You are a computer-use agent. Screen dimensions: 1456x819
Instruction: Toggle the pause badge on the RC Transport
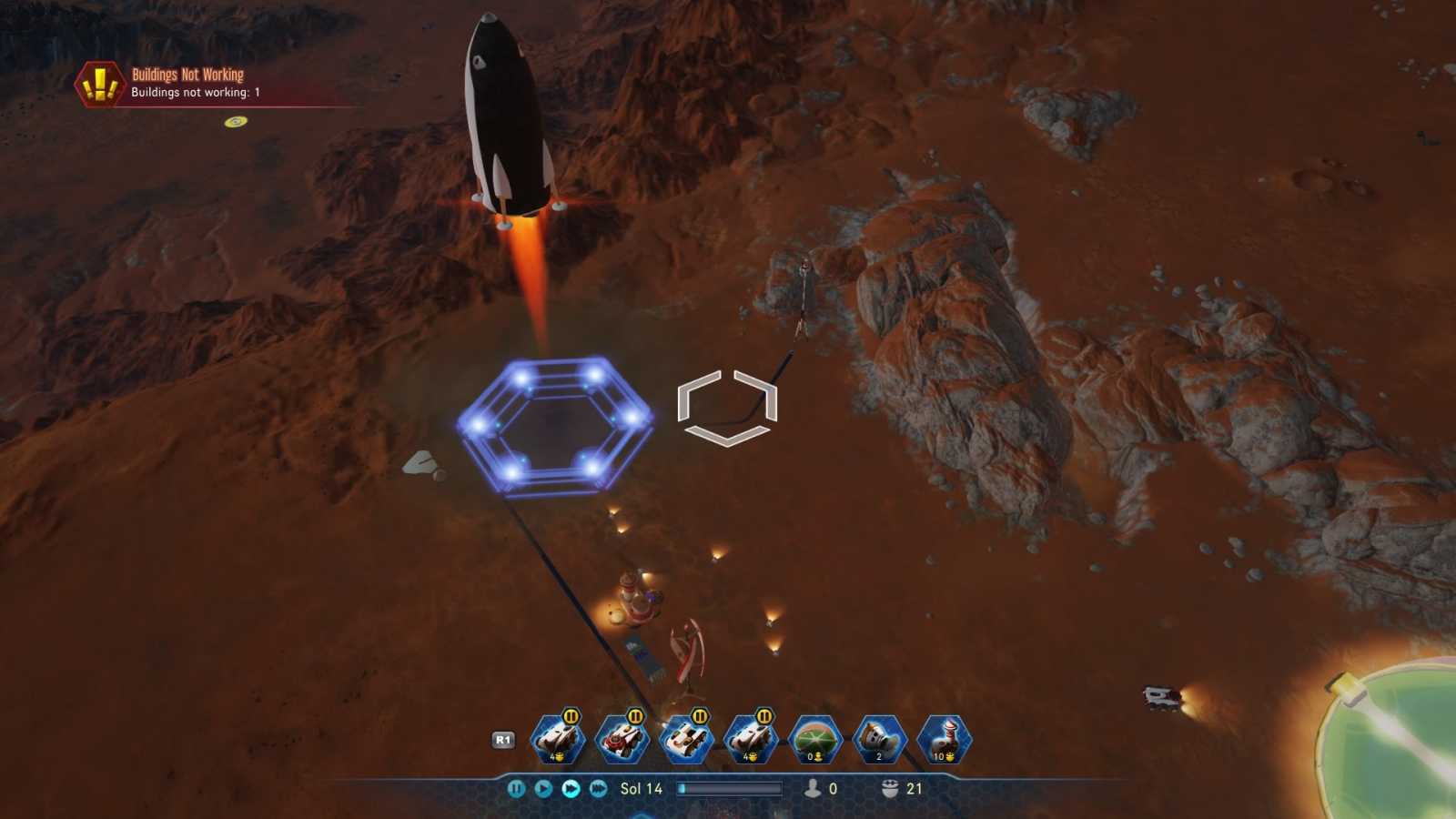635,719
